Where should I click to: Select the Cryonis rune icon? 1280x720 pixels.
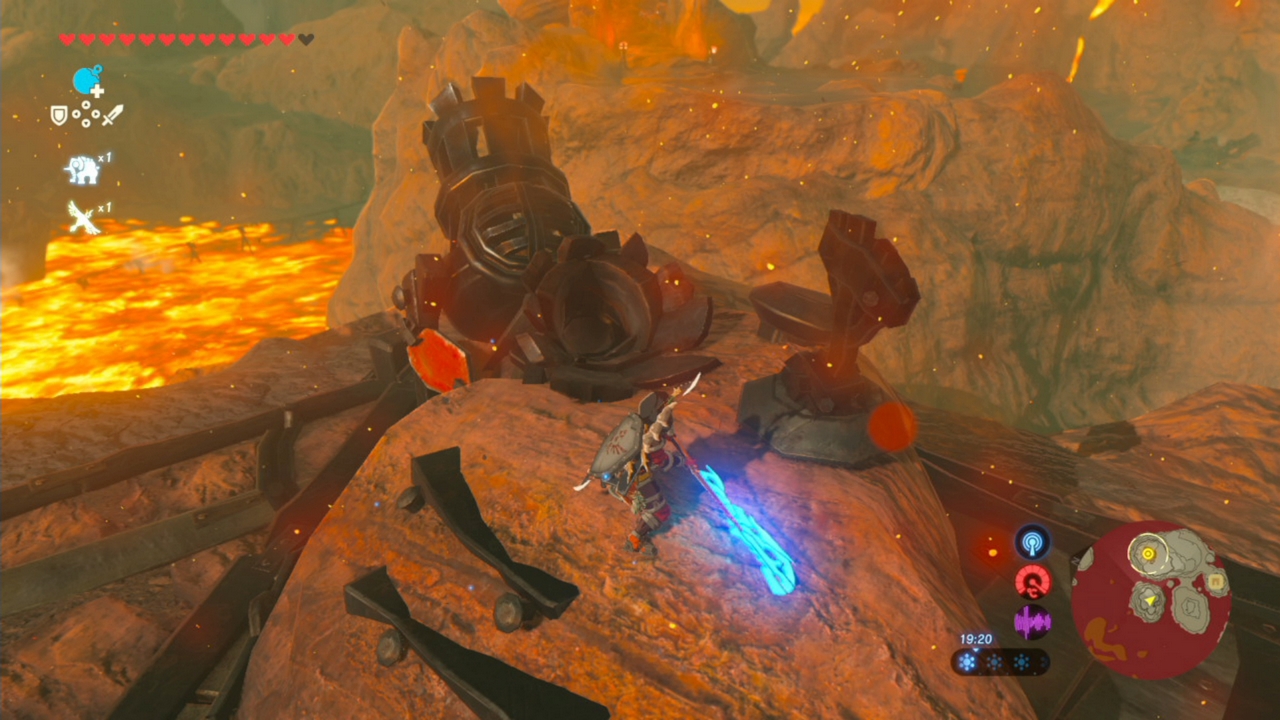point(84,80)
